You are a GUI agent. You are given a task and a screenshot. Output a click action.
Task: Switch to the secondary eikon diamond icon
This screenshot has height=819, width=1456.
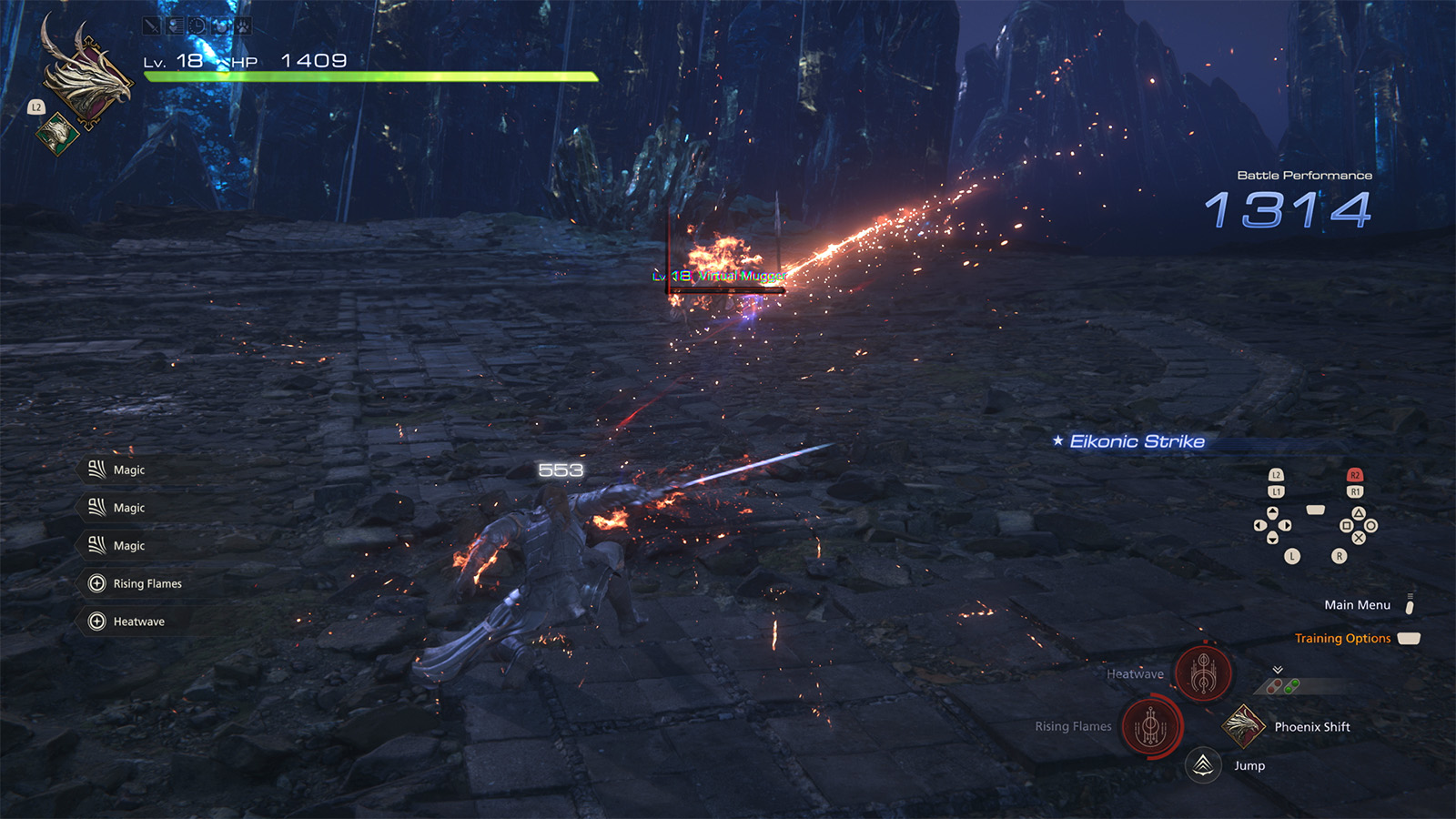pos(57,134)
